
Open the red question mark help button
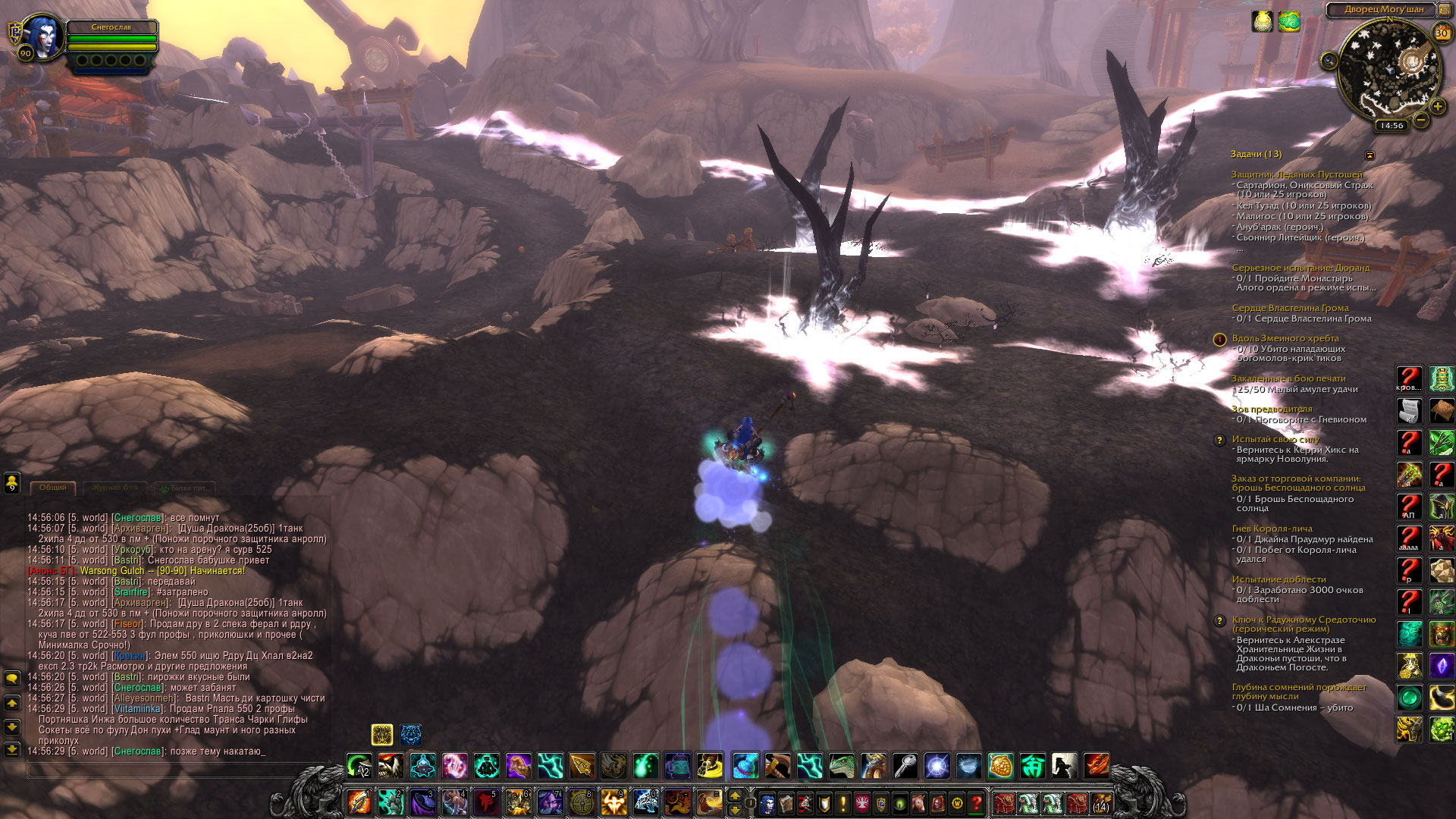click(x=977, y=802)
